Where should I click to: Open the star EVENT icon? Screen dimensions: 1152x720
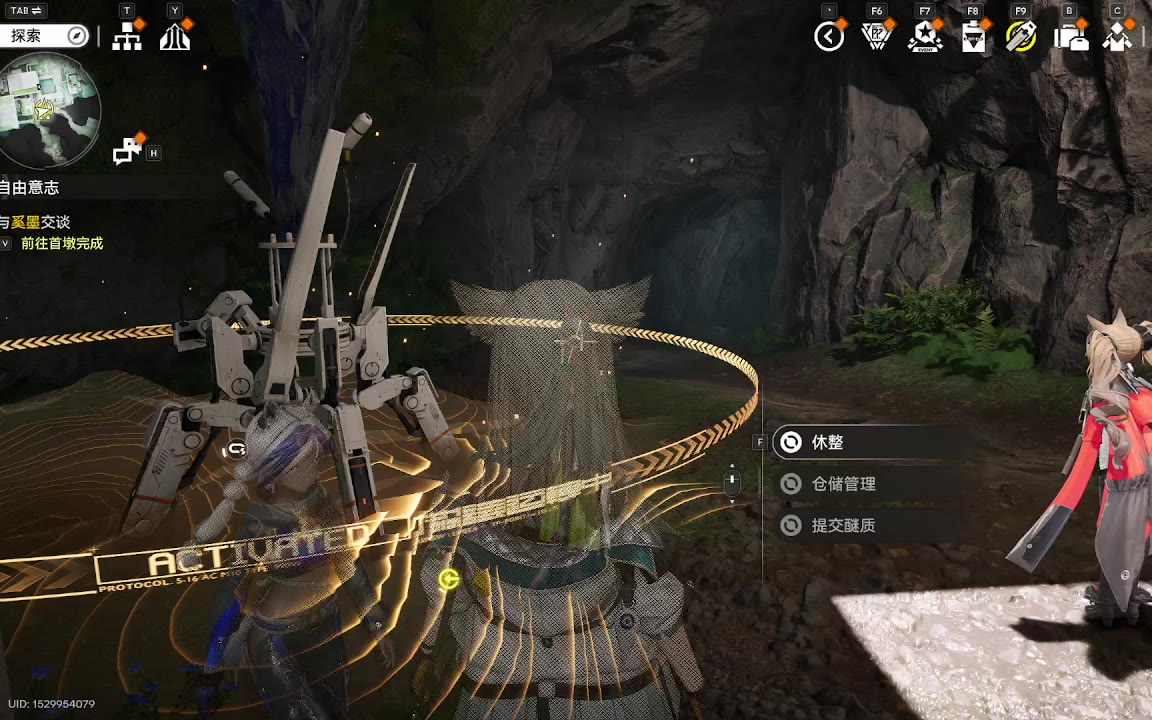click(x=925, y=37)
